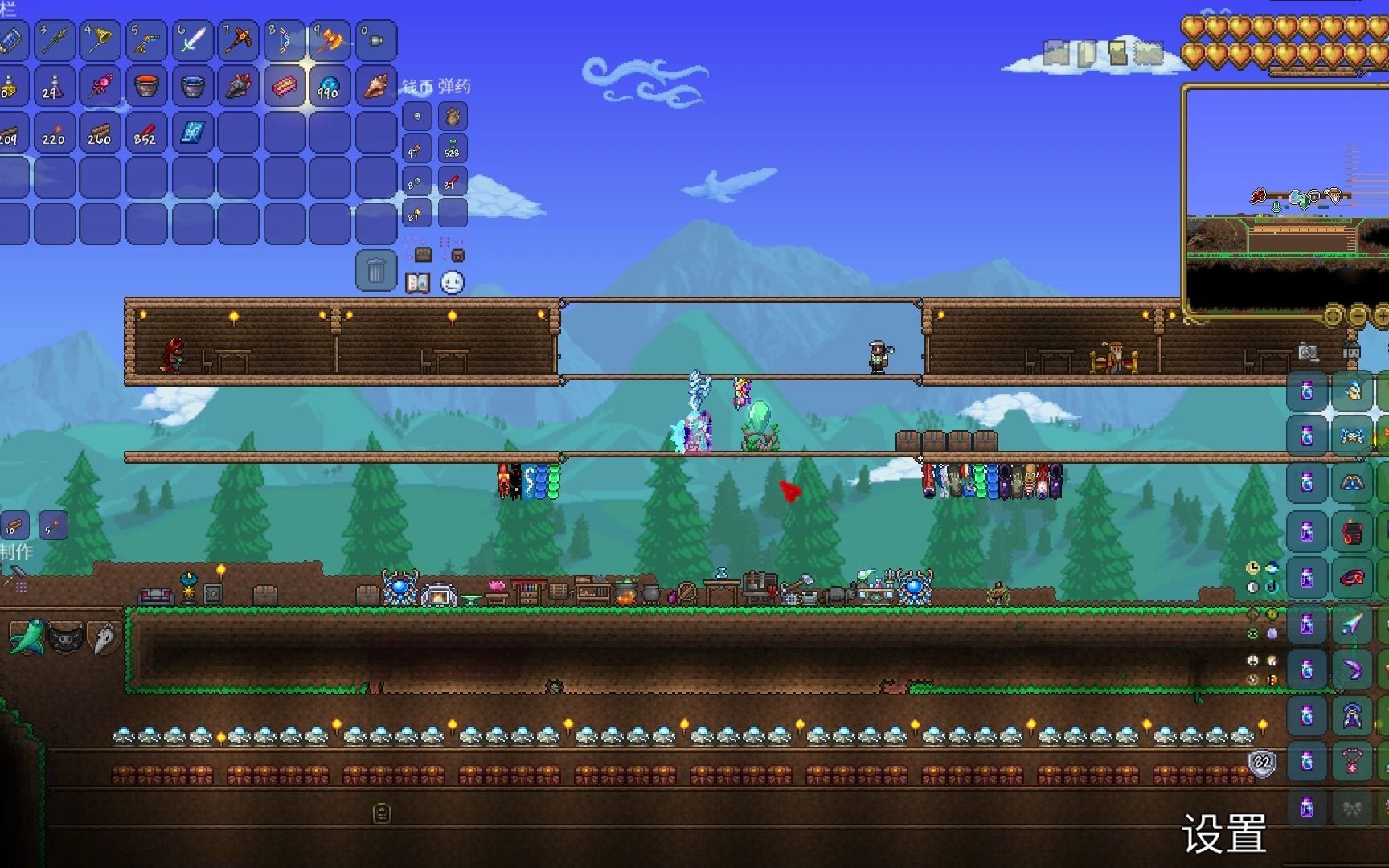The width and height of the screenshot is (1389, 868).
Task: Click the defense shield showing 82
Action: pyautogui.click(x=1262, y=763)
